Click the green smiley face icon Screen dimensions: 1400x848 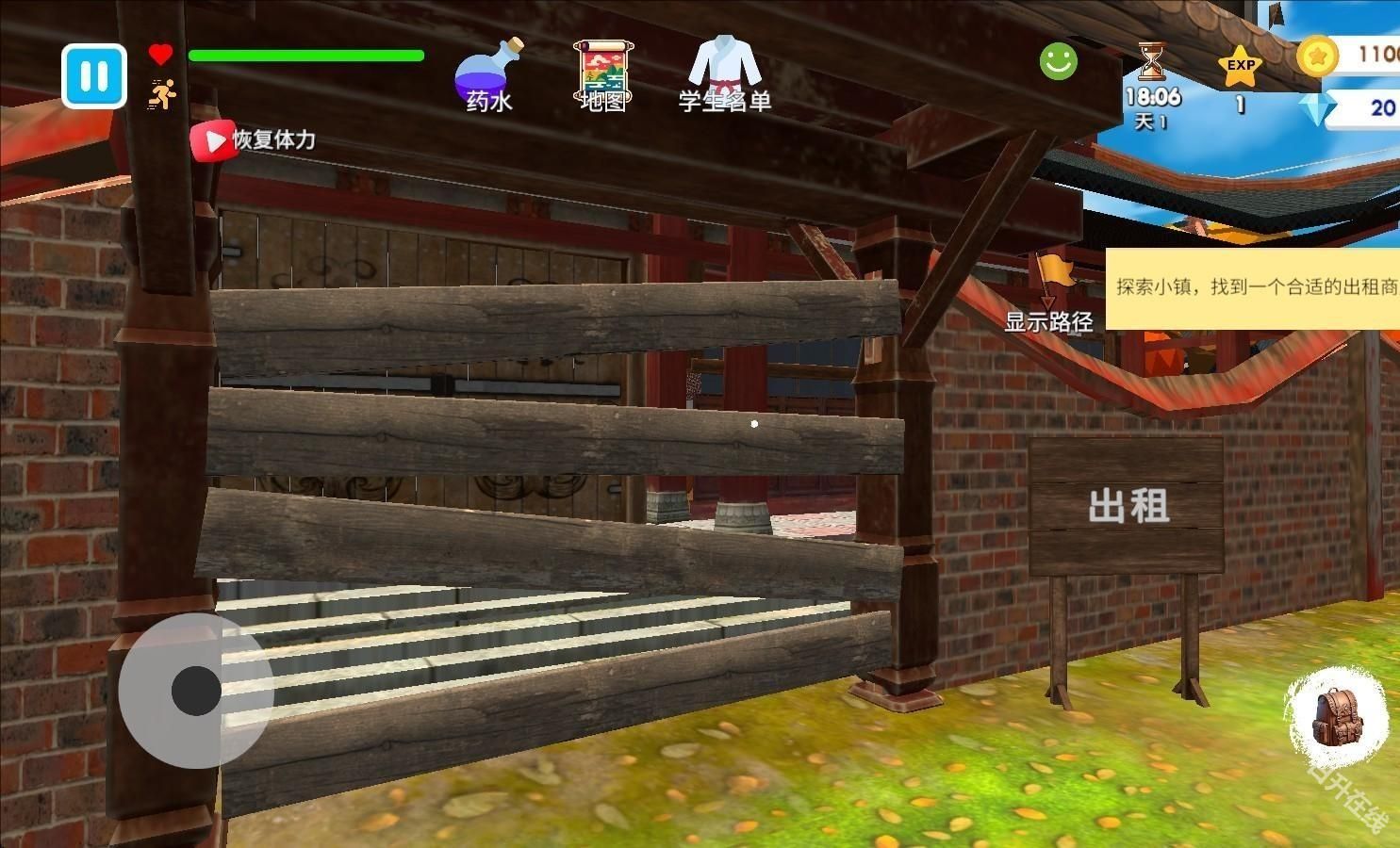click(1058, 61)
